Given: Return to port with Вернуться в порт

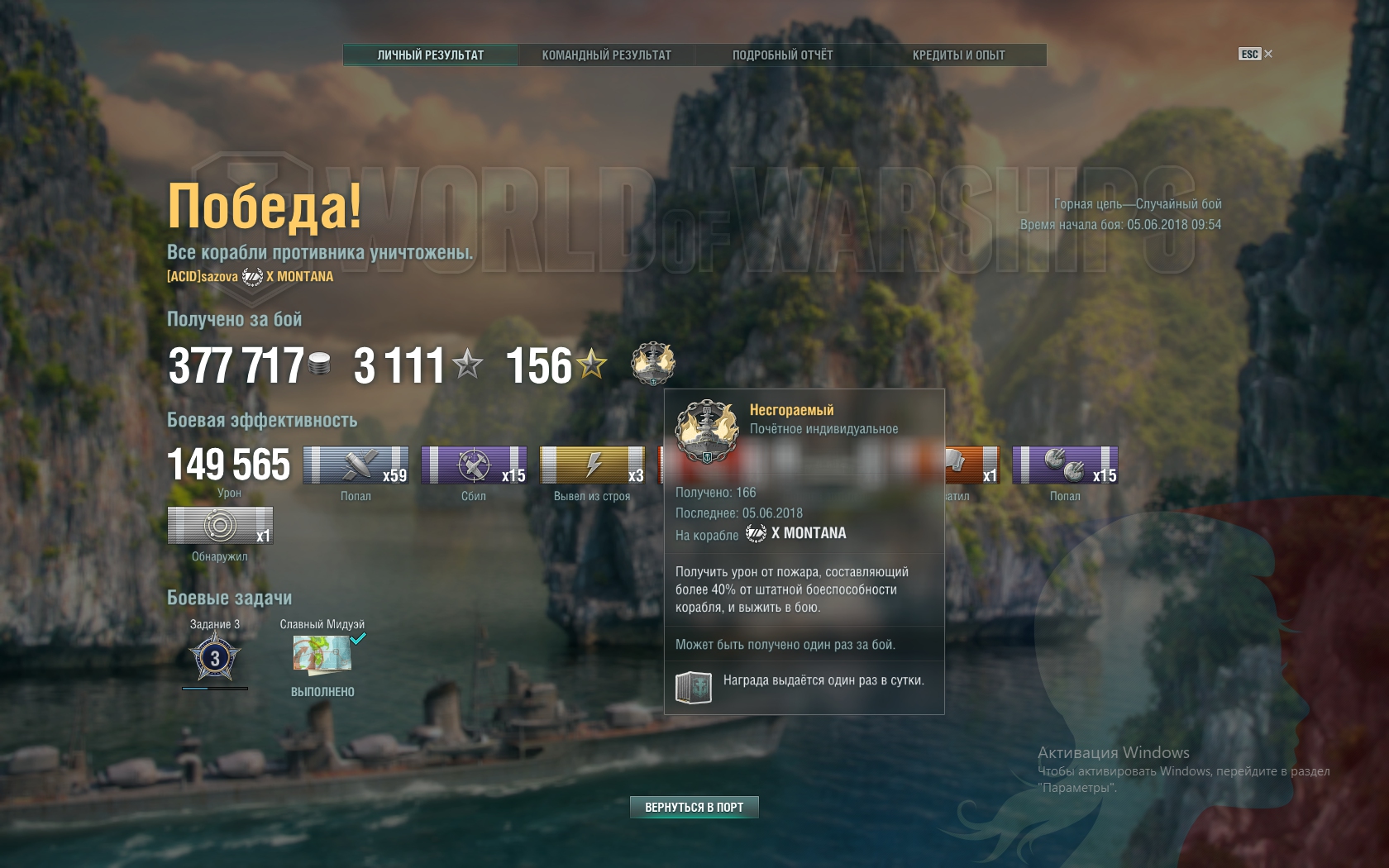Looking at the screenshot, I should (x=694, y=807).
